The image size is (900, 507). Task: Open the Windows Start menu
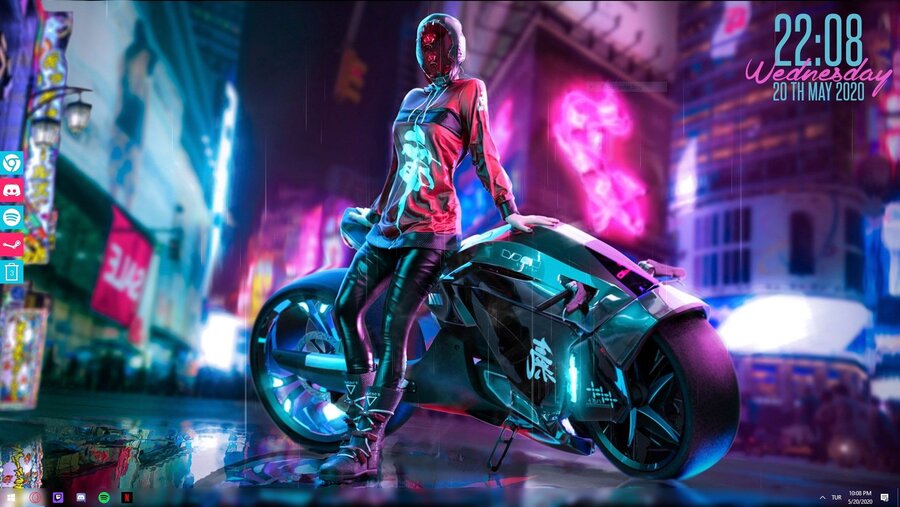[x=11, y=497]
